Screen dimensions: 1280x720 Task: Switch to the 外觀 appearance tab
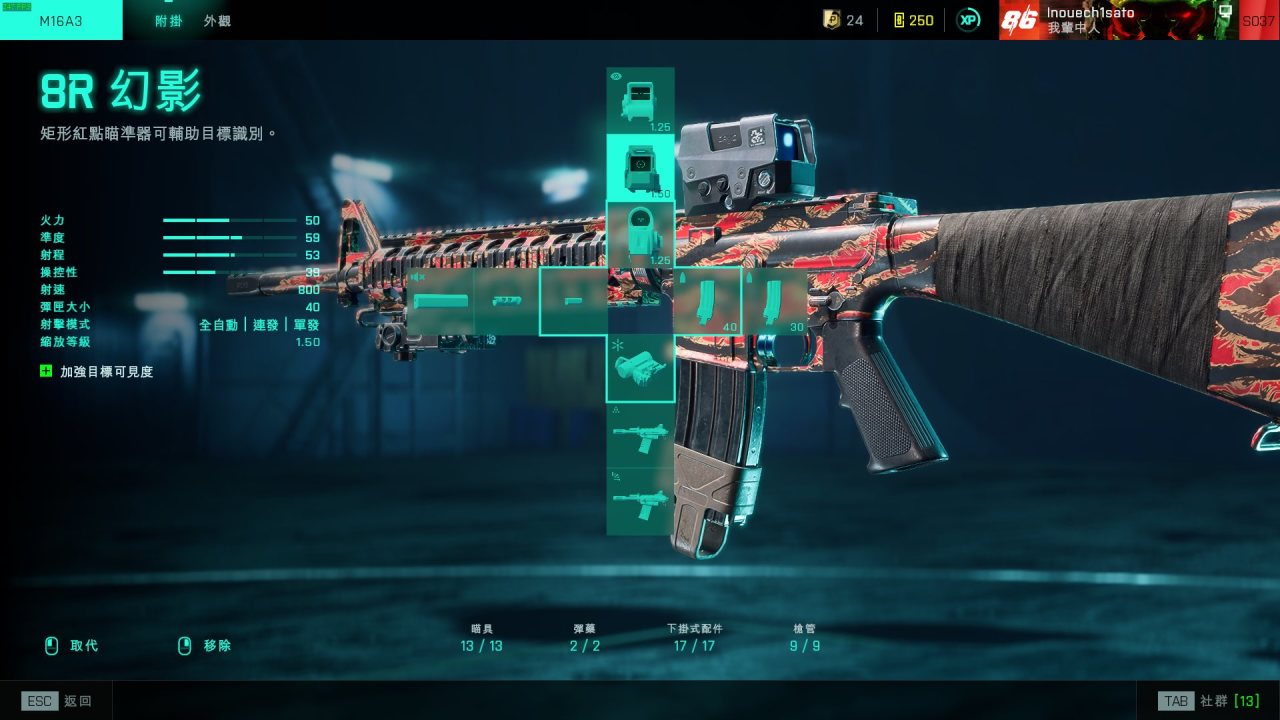click(217, 20)
